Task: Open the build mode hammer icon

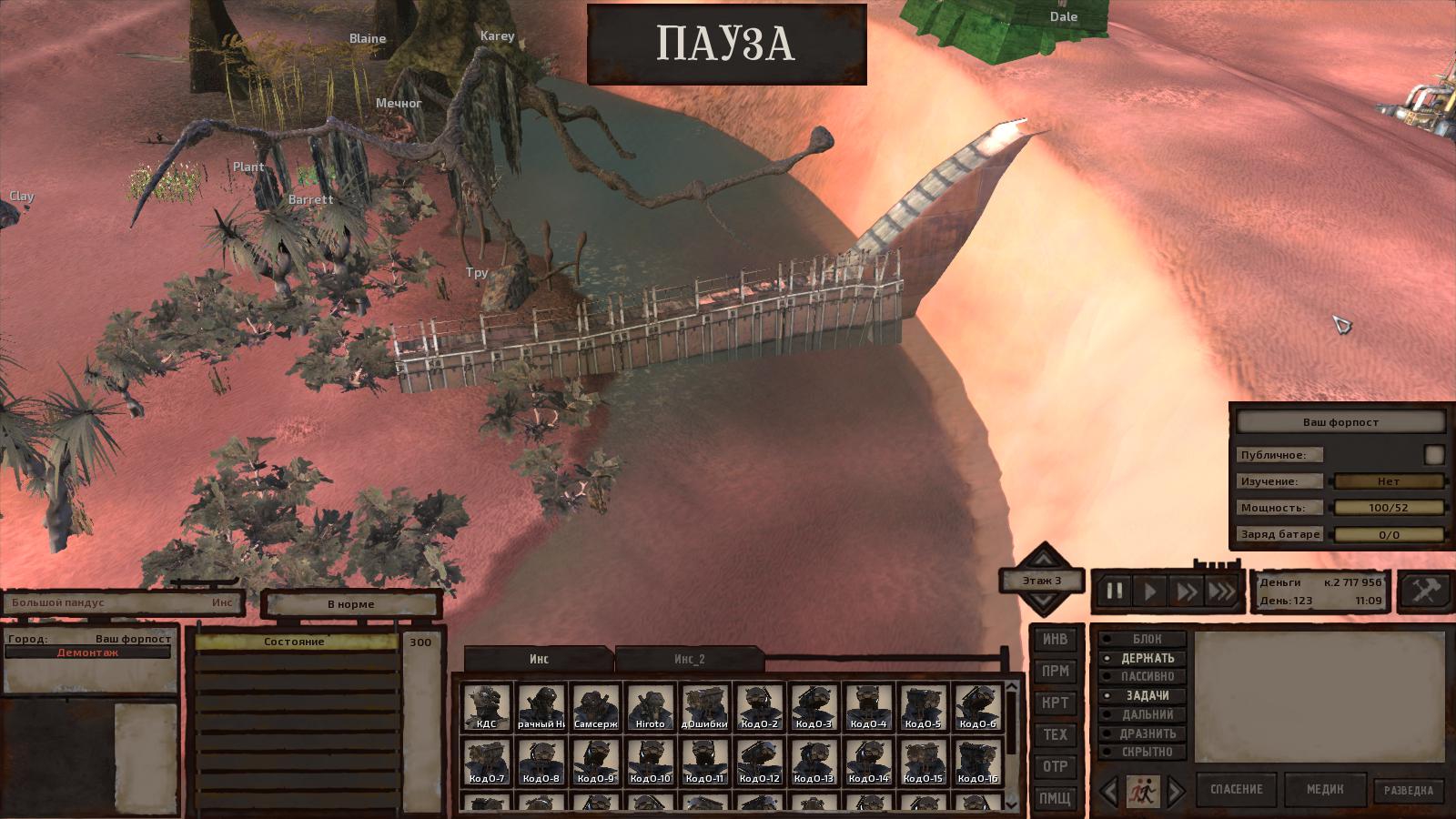Action: point(1424,591)
